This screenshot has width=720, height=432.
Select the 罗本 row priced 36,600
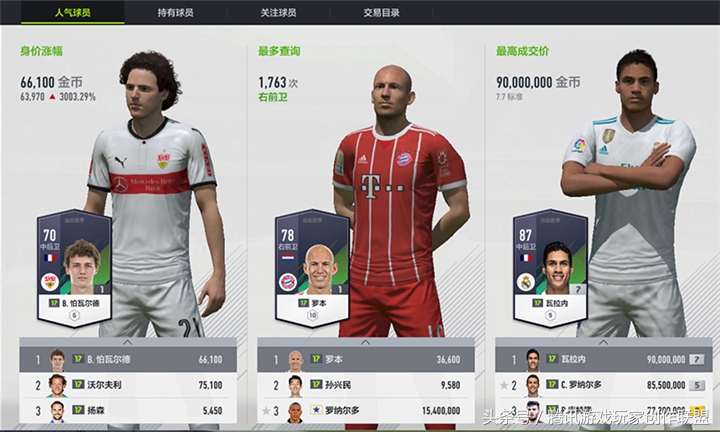click(366, 359)
